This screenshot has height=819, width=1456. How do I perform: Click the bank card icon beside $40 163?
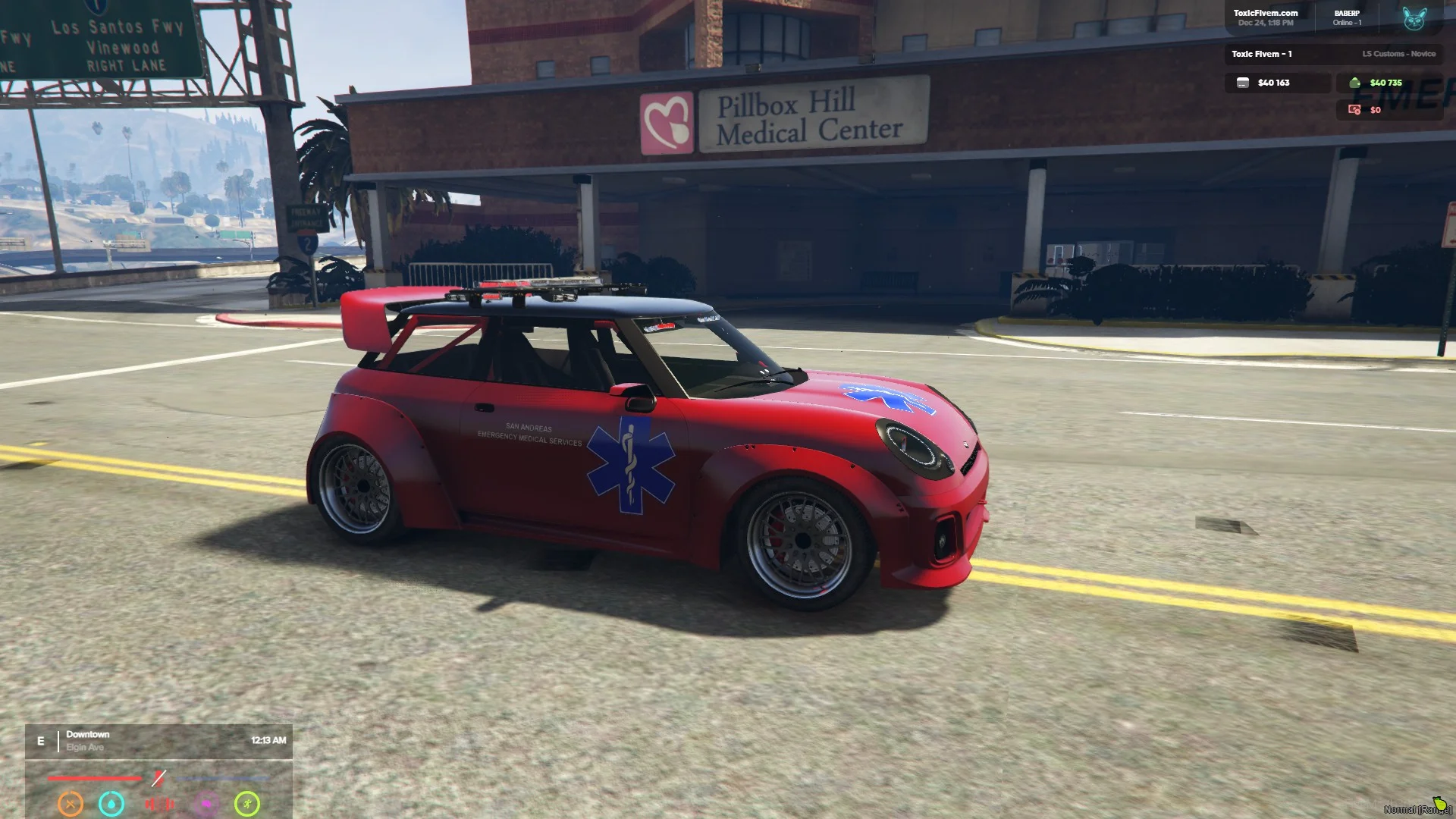[1243, 83]
